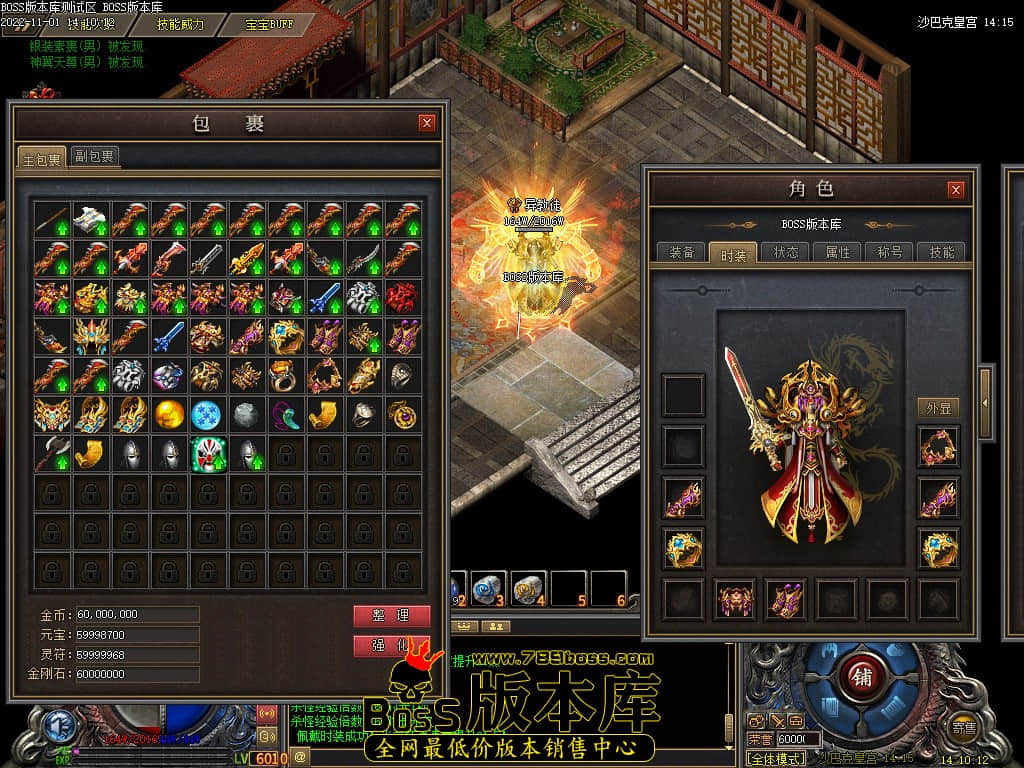Open the 技能威力 skill power menu

(180, 24)
